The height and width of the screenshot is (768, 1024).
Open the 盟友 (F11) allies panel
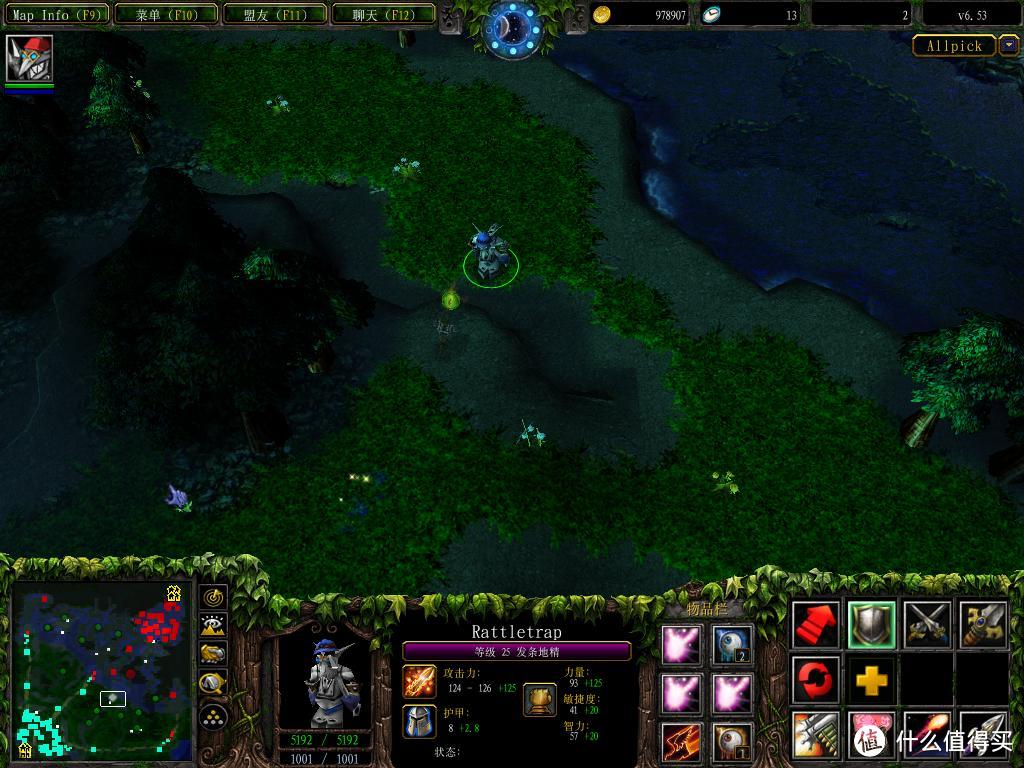coord(273,15)
